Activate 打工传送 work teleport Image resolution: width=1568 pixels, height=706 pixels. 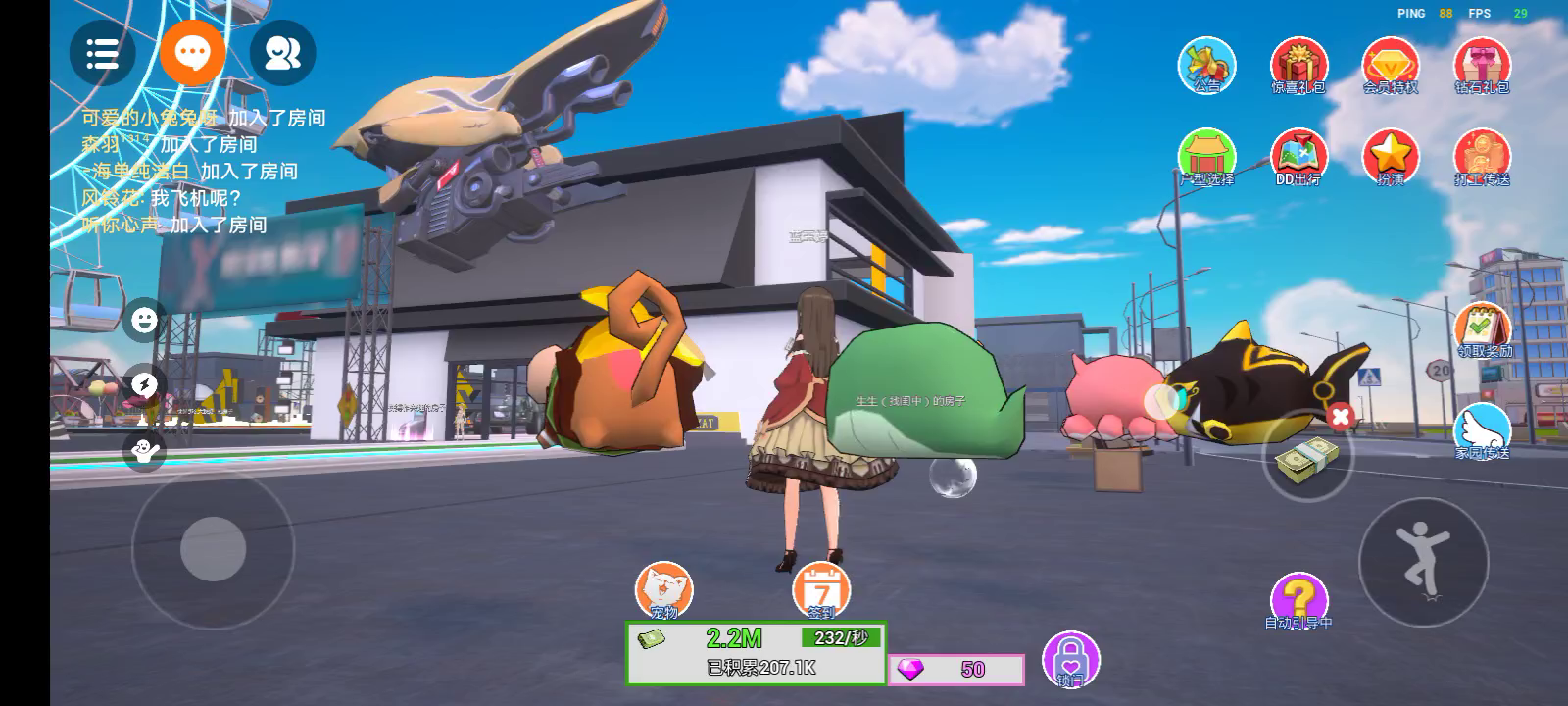(1482, 157)
